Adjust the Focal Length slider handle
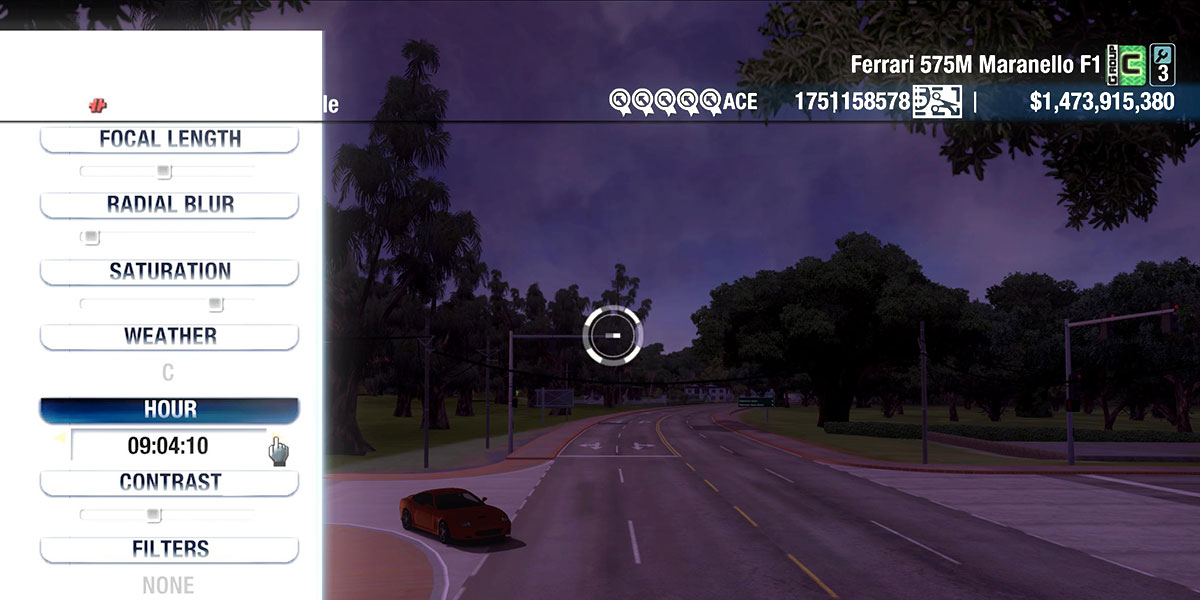Viewport: 1200px width, 600px height. click(x=164, y=172)
